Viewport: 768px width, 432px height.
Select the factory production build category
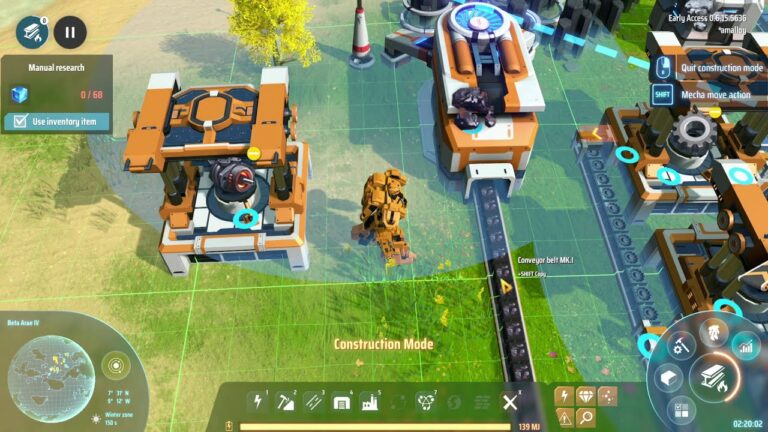(x=371, y=402)
